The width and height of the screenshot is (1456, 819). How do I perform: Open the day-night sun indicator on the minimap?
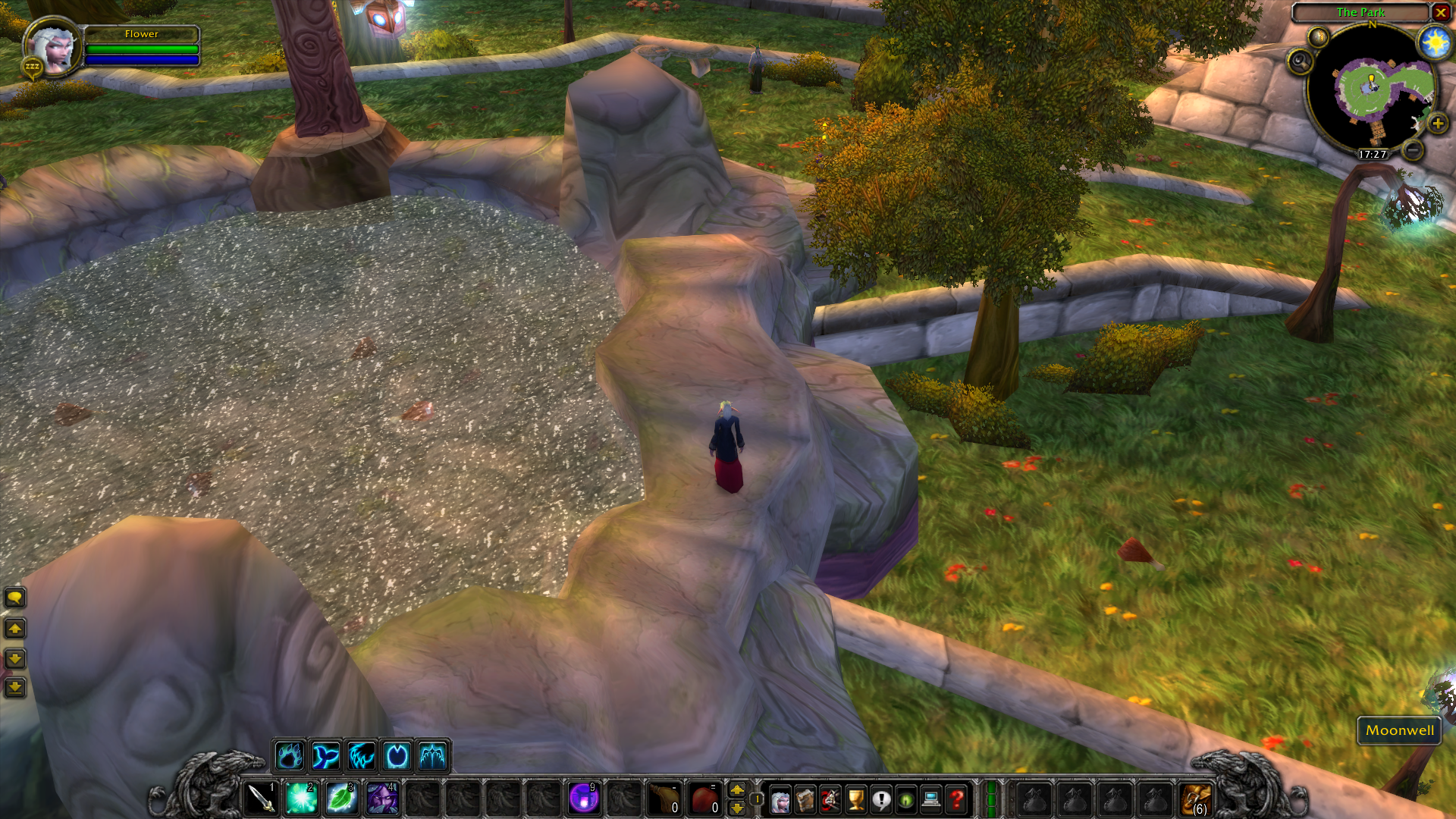coord(1434,42)
